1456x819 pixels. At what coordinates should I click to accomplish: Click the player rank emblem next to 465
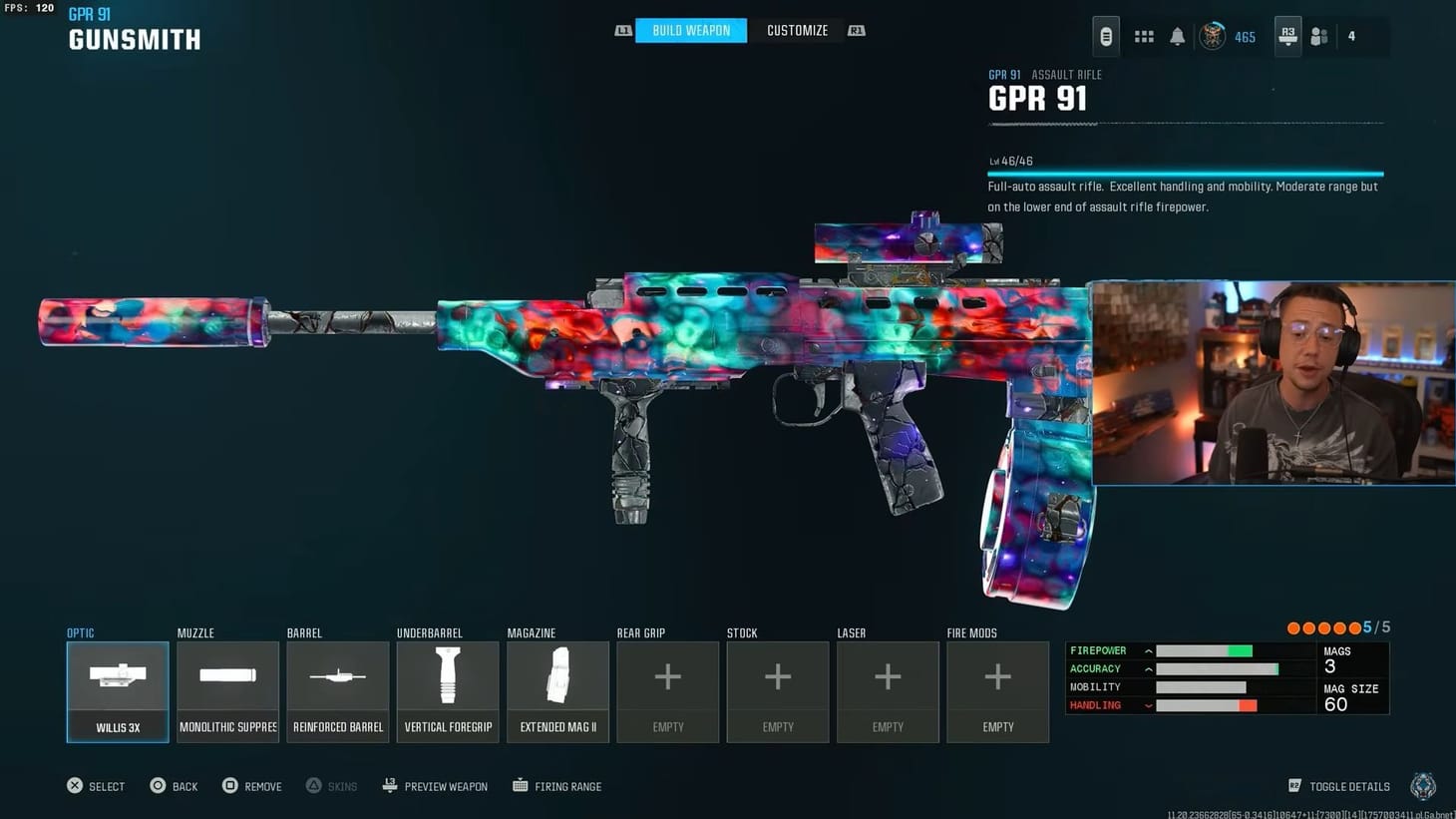coord(1211,36)
